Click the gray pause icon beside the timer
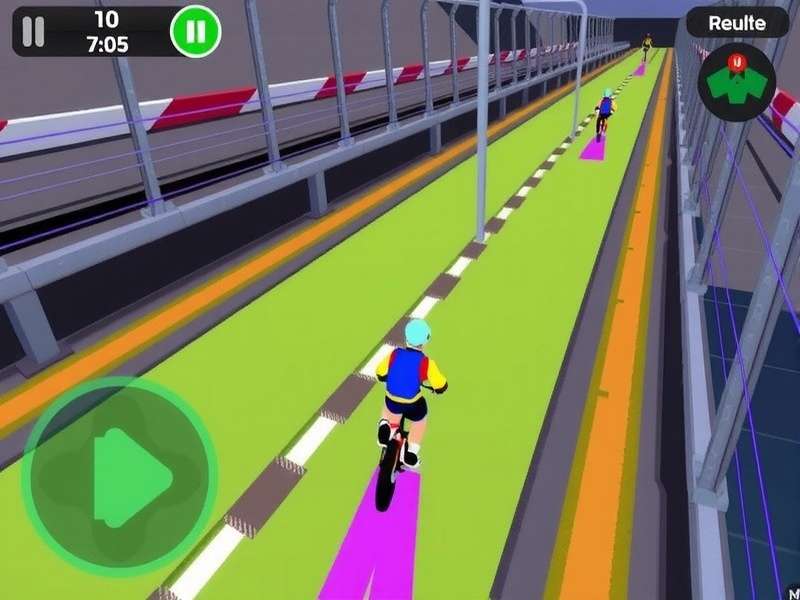The height and width of the screenshot is (600, 800). (x=34, y=32)
